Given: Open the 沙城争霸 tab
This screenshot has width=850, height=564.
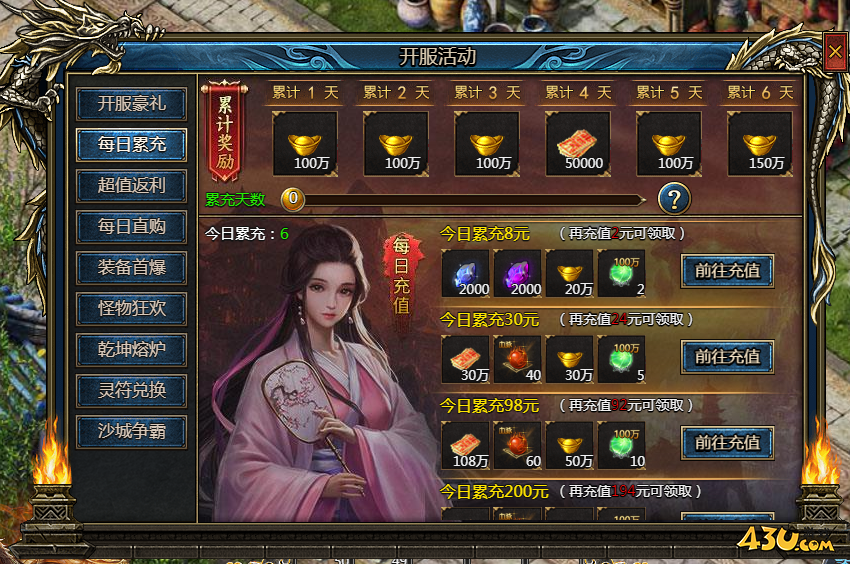Looking at the screenshot, I should point(131,431).
